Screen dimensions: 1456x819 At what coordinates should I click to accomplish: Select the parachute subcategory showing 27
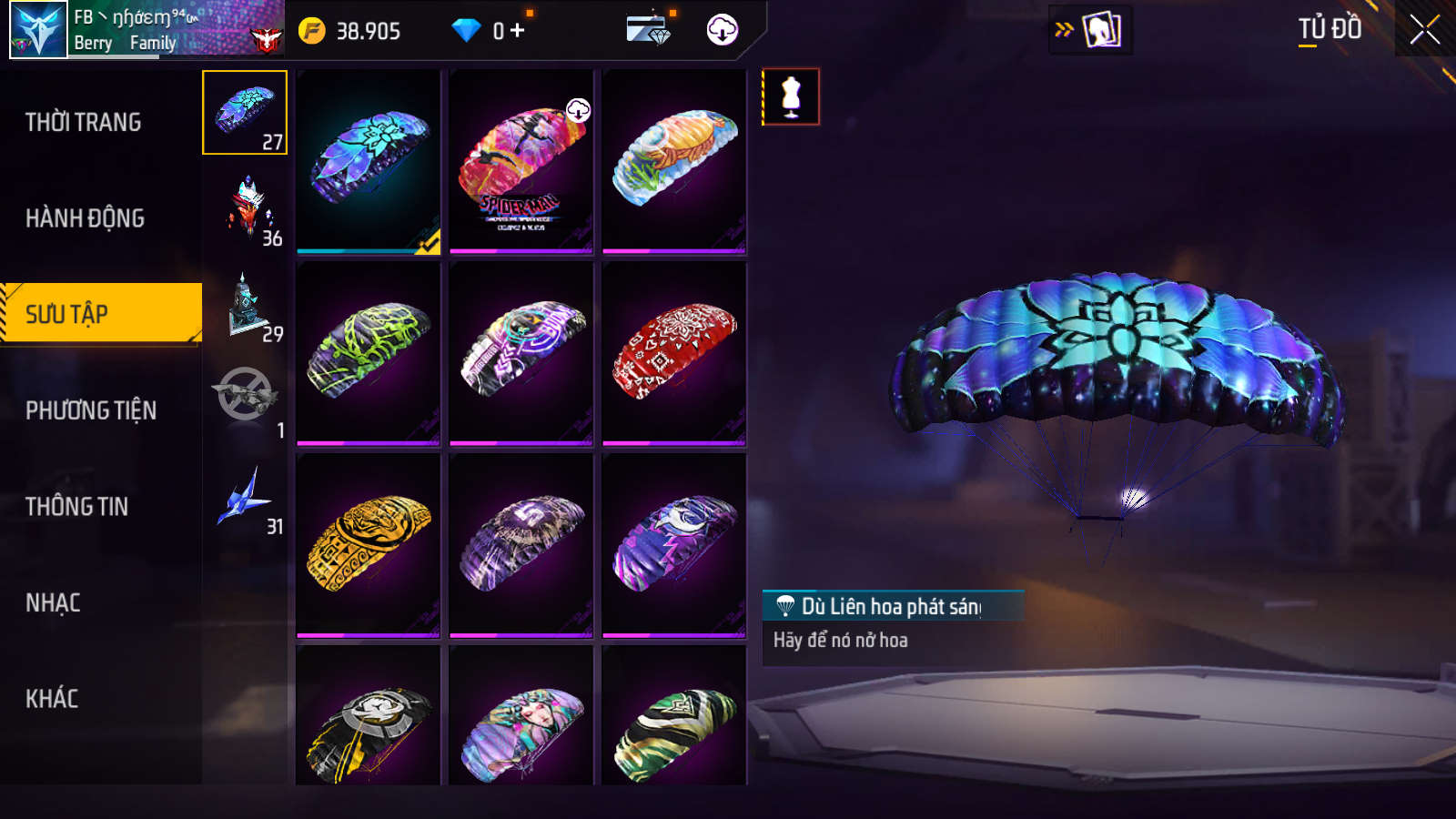tap(245, 113)
